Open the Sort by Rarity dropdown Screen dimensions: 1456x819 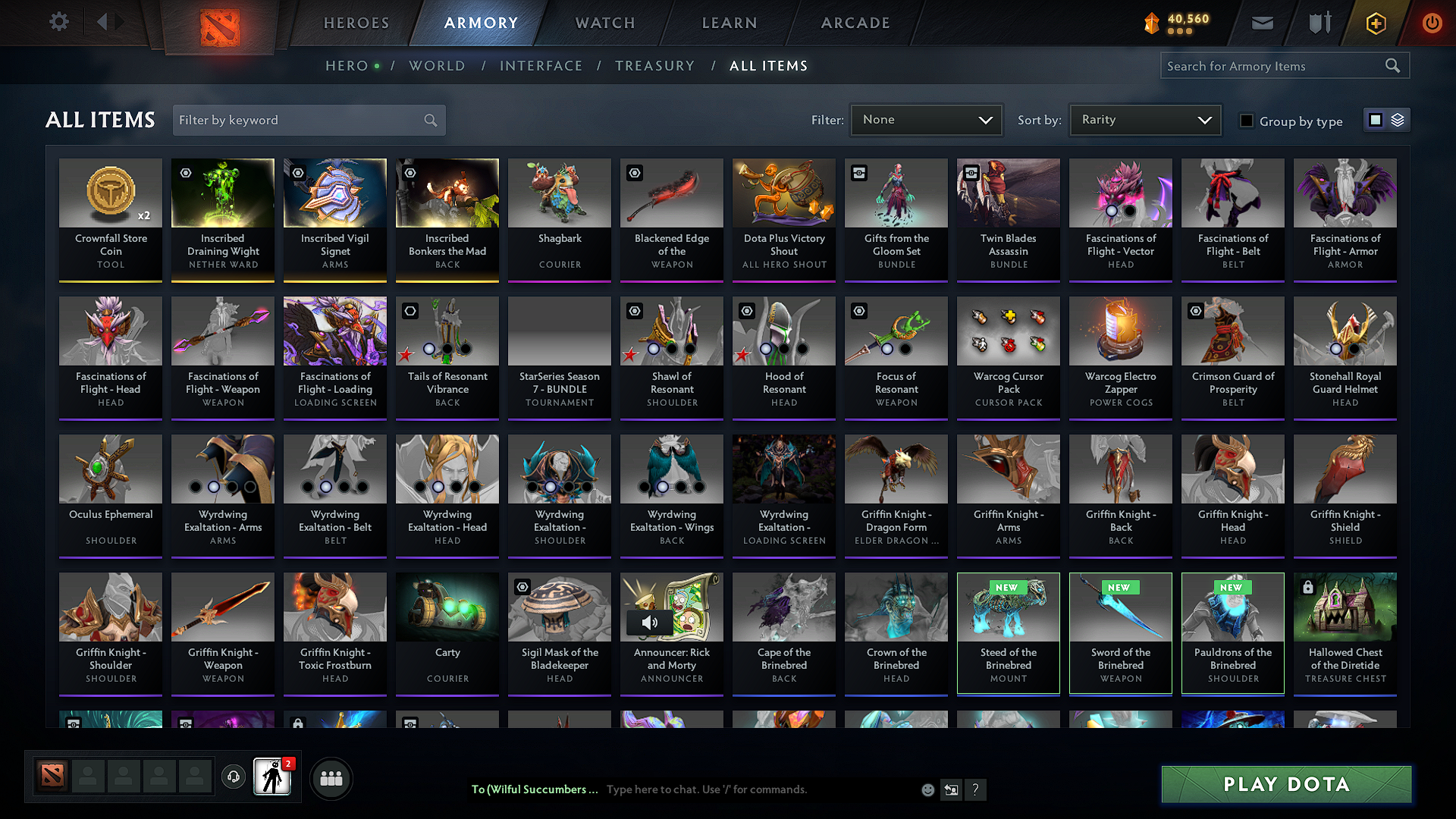click(x=1144, y=119)
